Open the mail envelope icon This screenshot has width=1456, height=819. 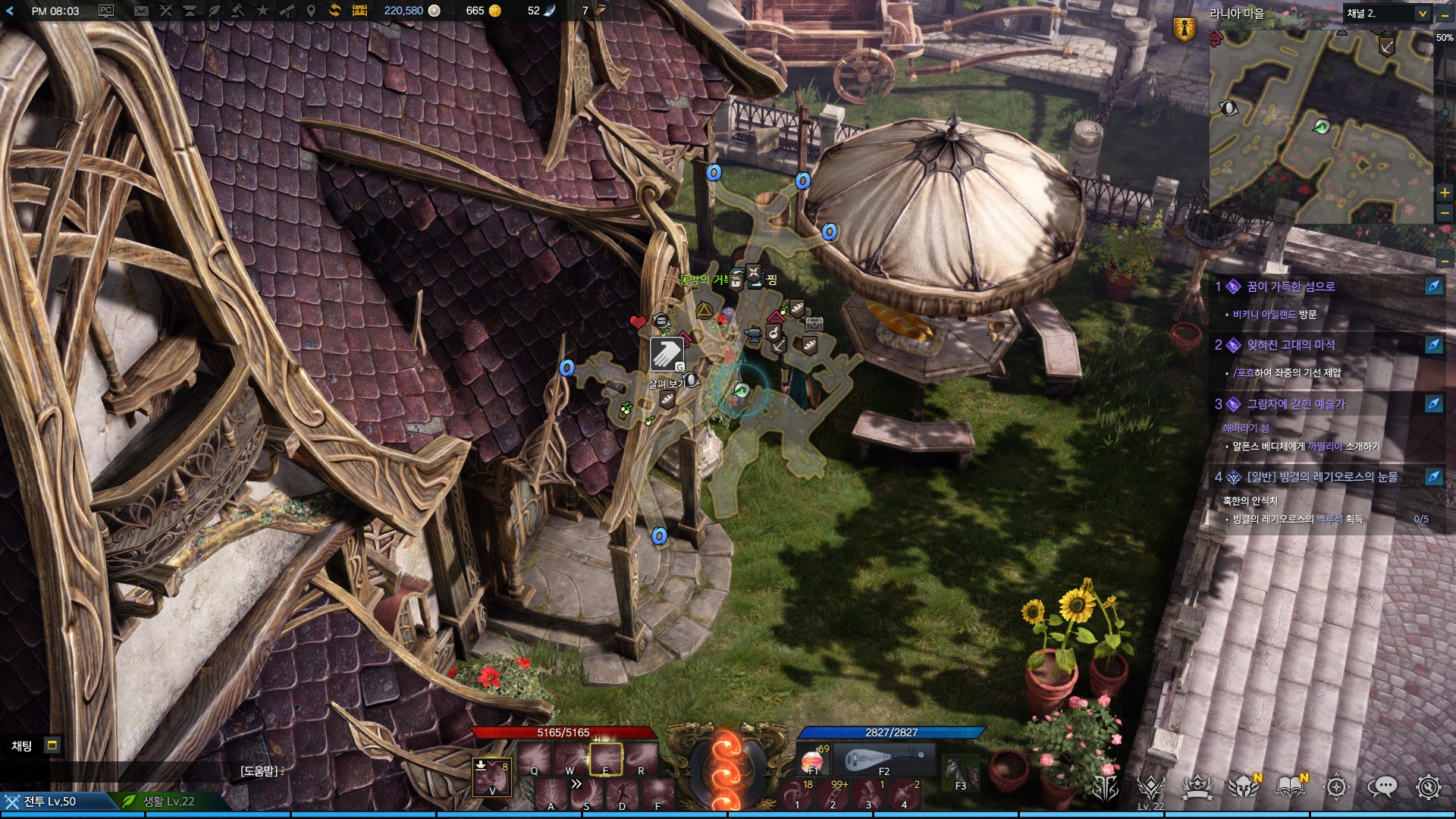pyautogui.click(x=141, y=11)
